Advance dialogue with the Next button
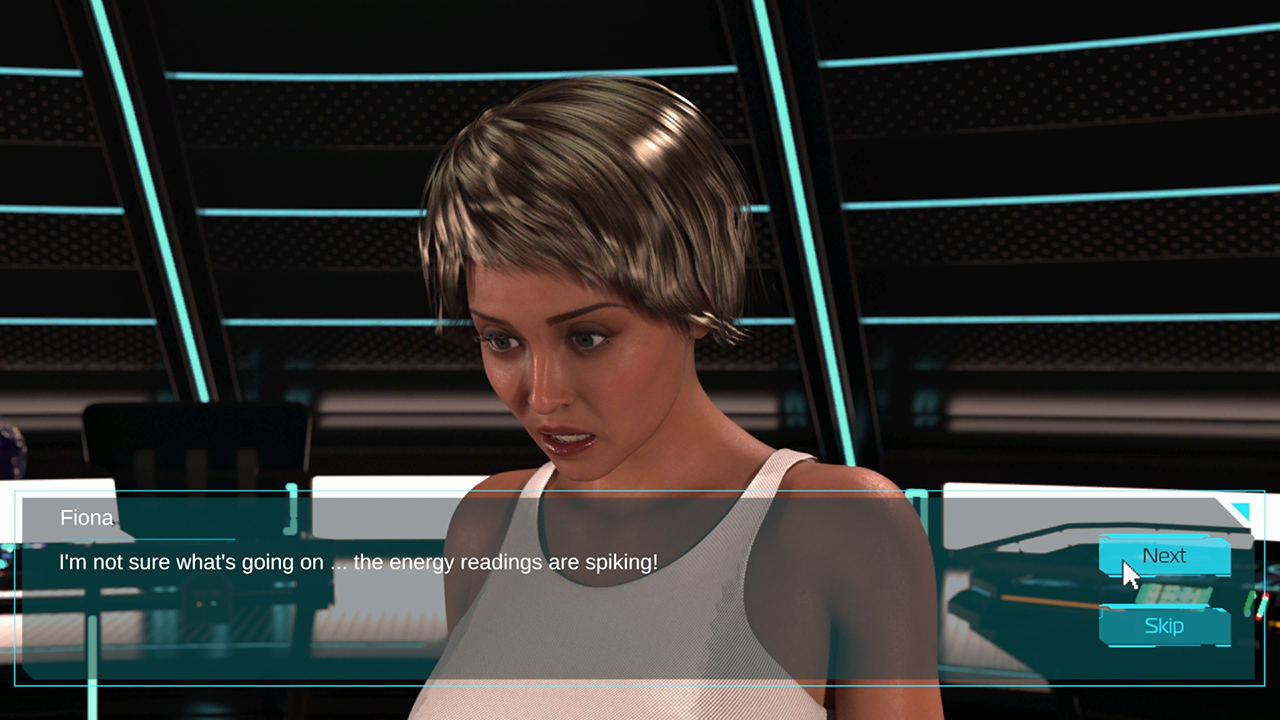This screenshot has width=1280, height=720. (x=1164, y=556)
